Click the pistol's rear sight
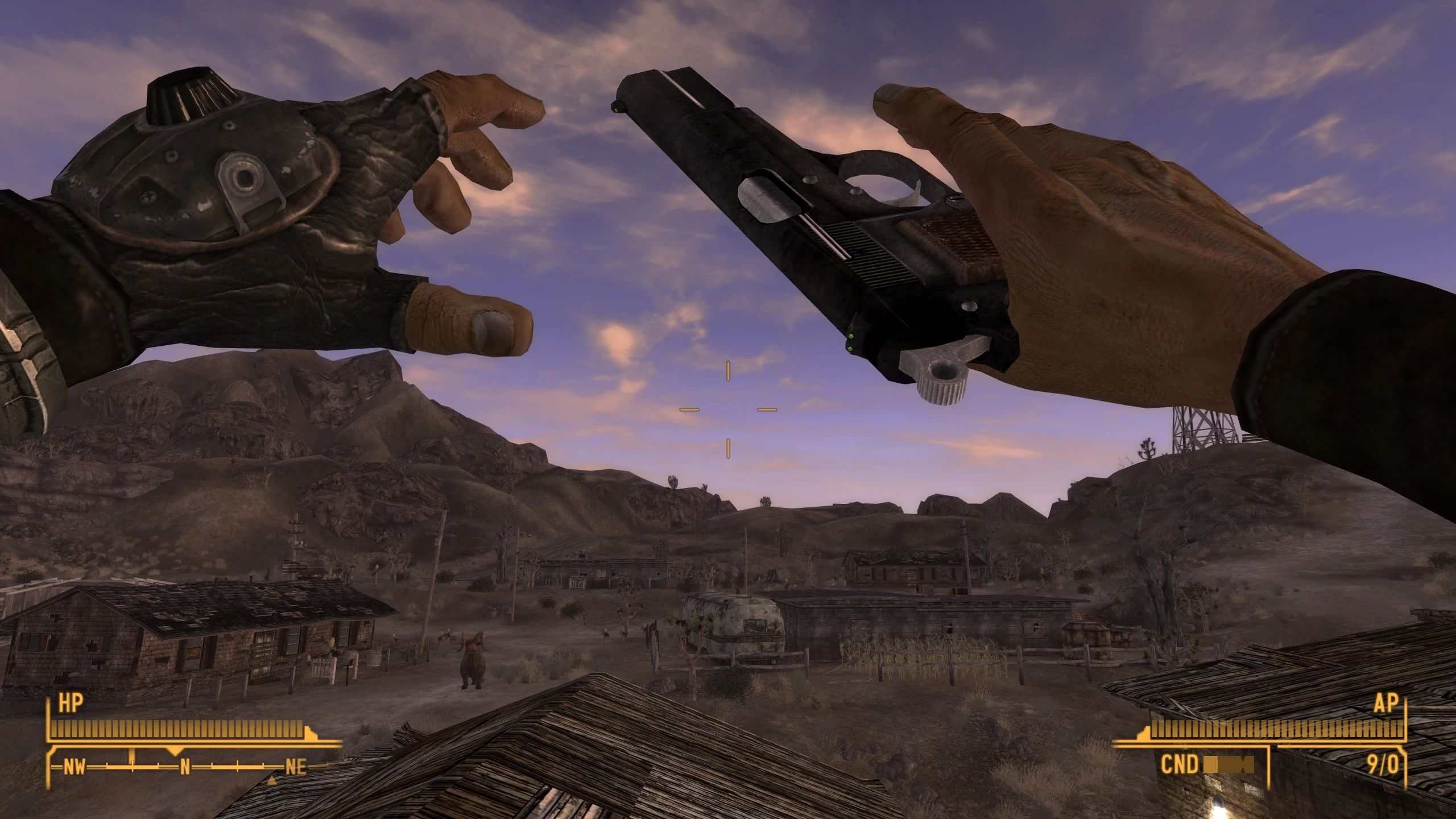1456x819 pixels. (851, 341)
